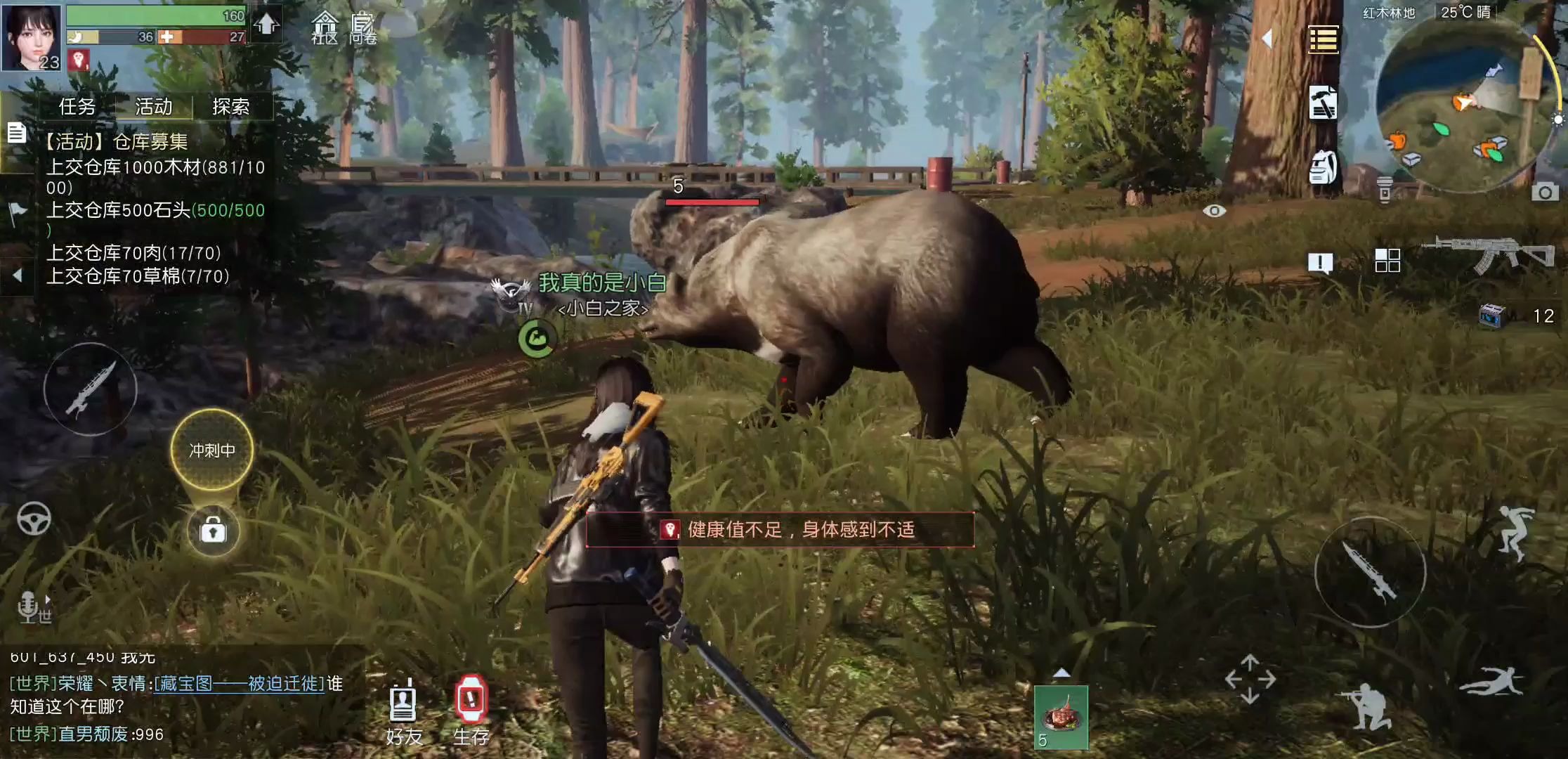The width and height of the screenshot is (1568, 759).
Task: Open the 生存 survival panel
Action: tap(471, 711)
